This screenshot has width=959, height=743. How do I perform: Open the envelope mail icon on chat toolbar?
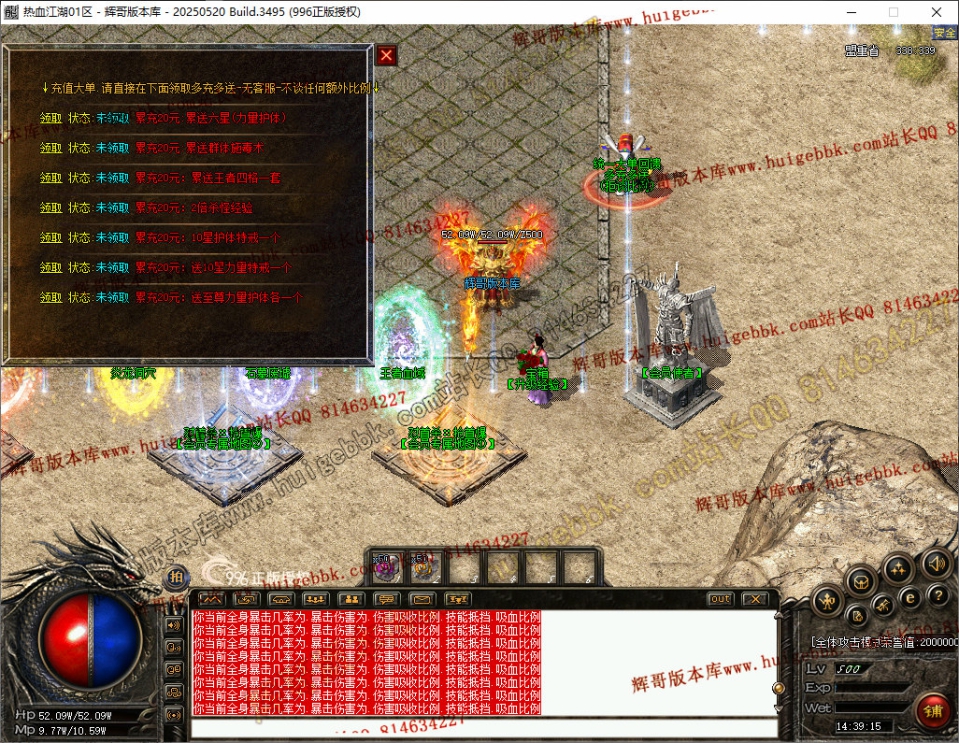pyautogui.click(x=422, y=599)
